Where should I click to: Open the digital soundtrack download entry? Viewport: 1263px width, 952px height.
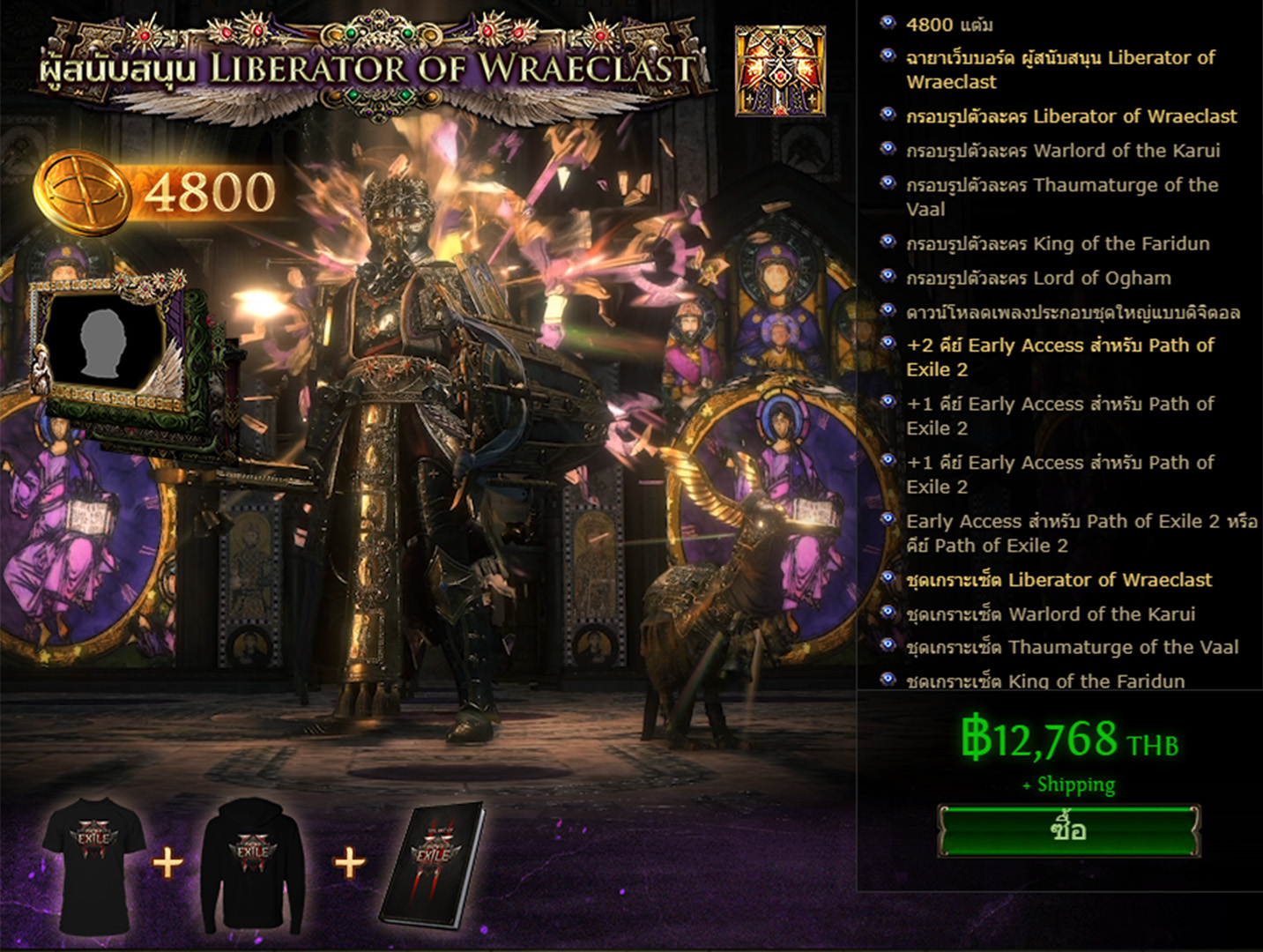(1073, 313)
